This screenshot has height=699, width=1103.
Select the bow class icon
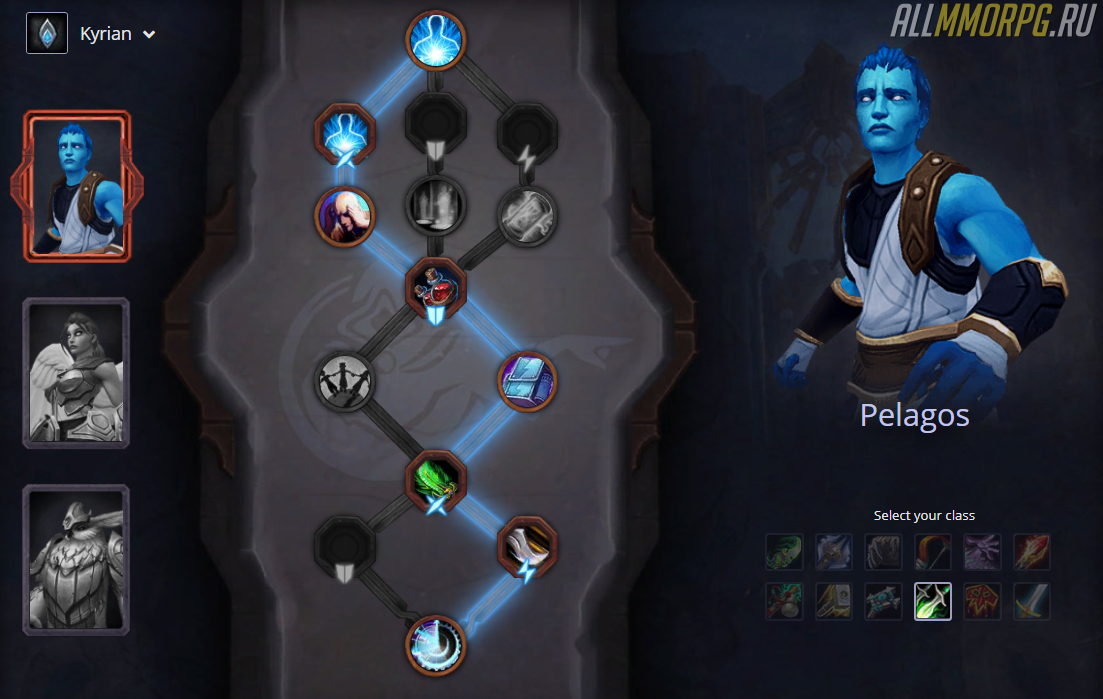(x=932, y=552)
